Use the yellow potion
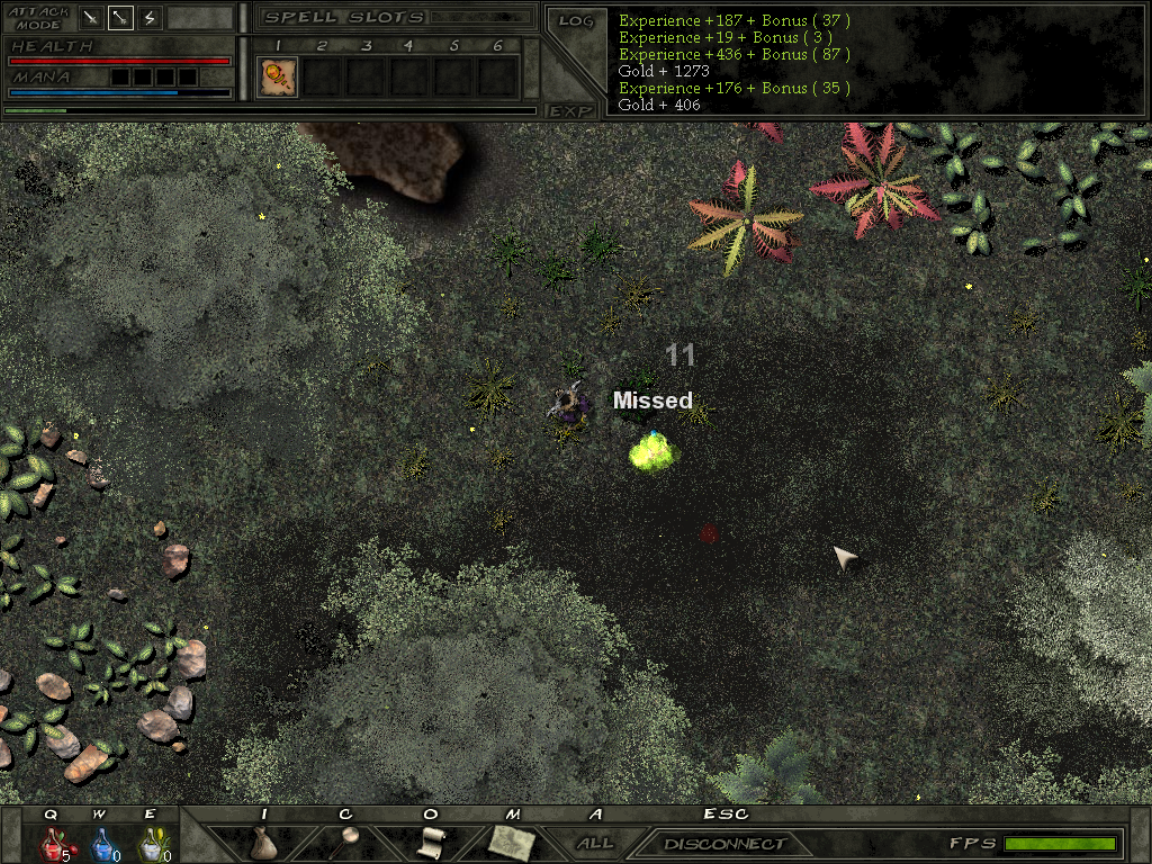 click(151, 845)
